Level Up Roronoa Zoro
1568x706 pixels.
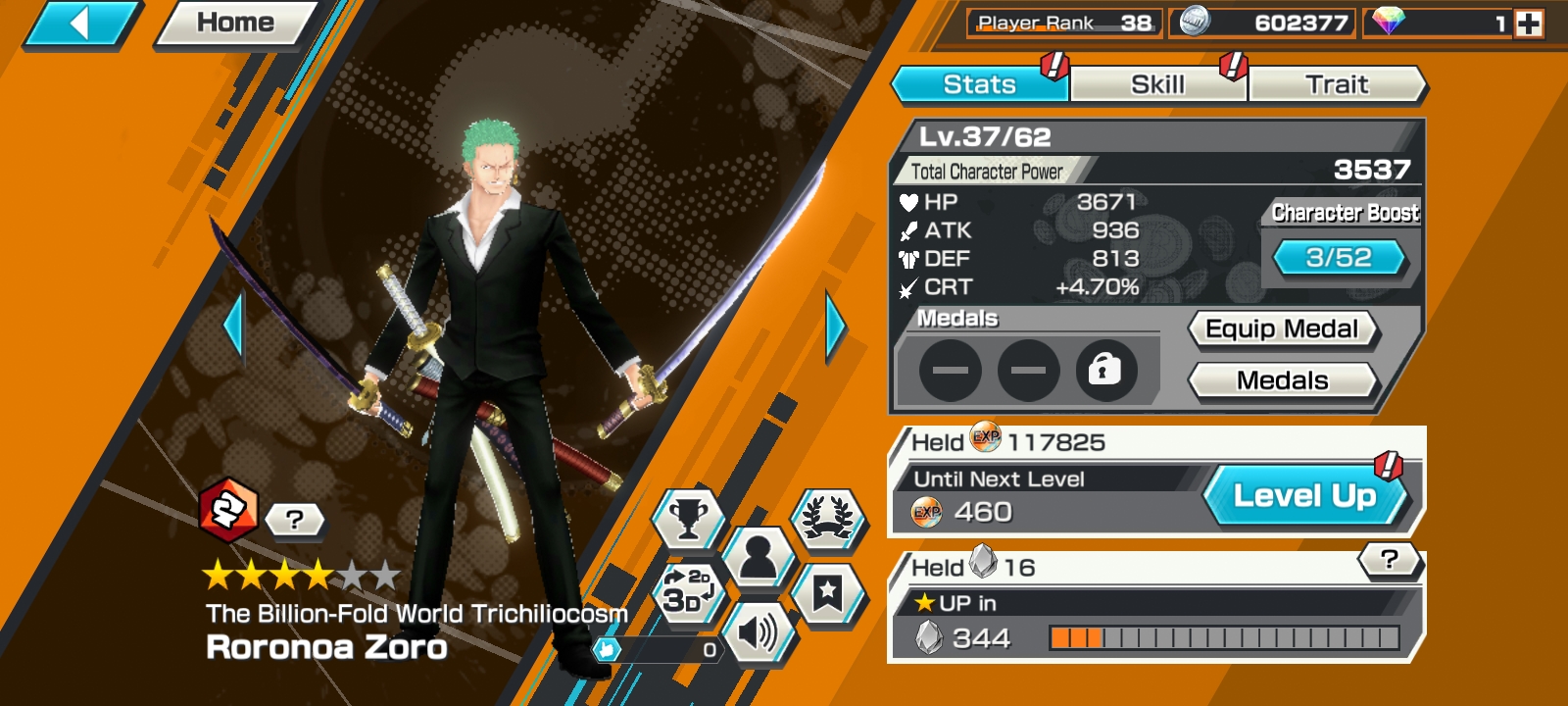click(1304, 496)
